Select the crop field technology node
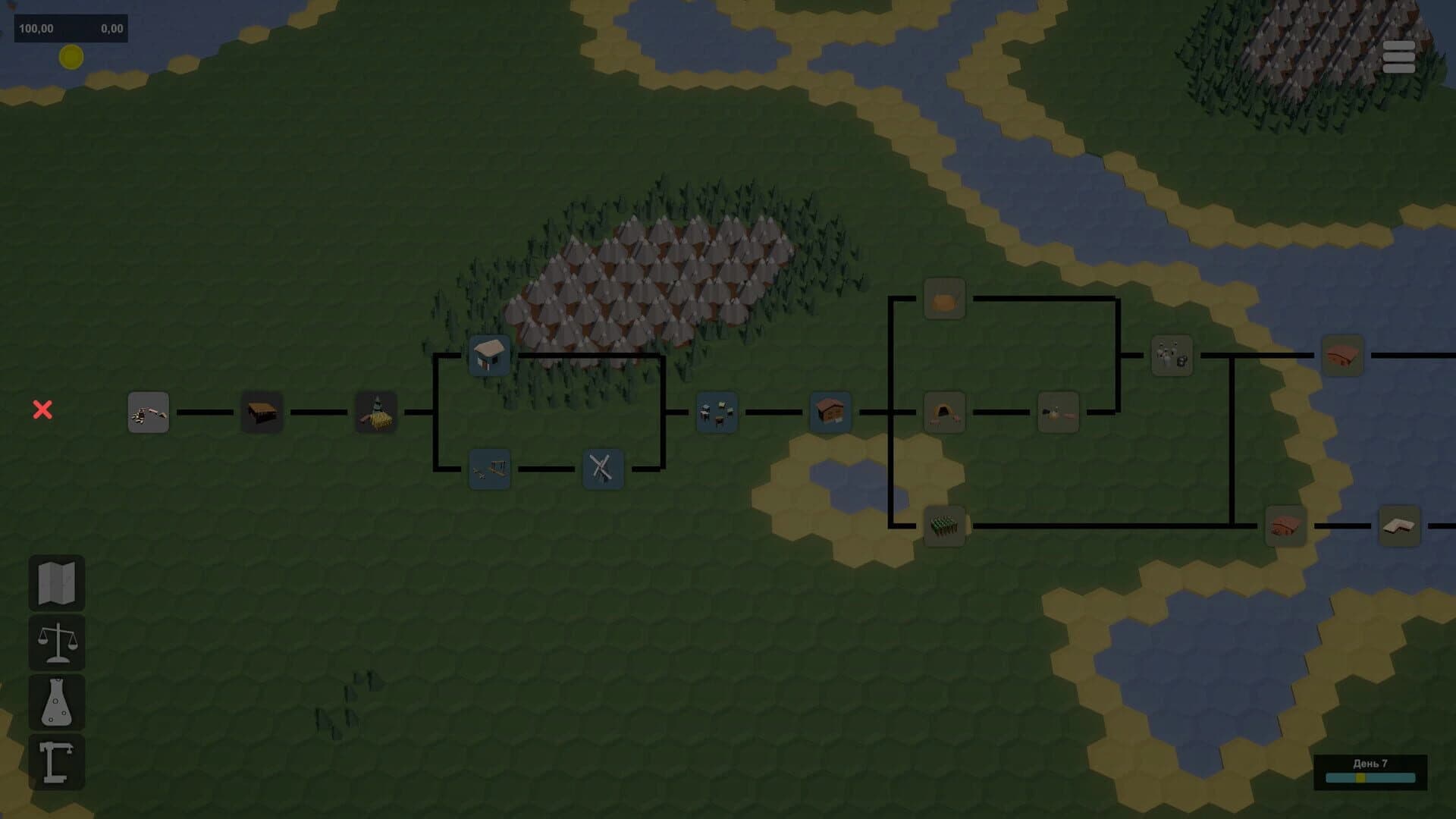Screen dimensions: 1456x819 point(943,526)
